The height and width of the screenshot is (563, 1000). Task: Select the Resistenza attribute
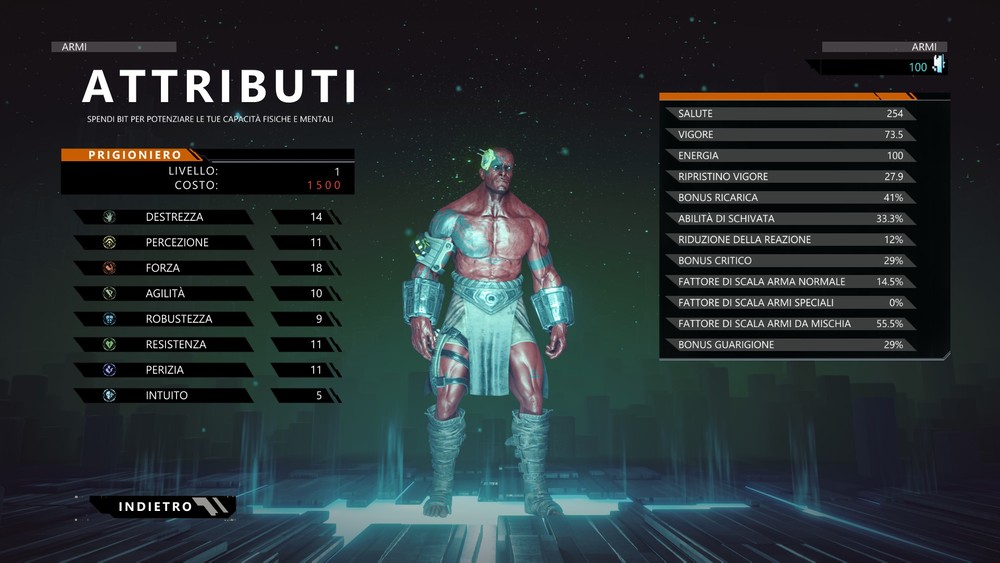174,344
